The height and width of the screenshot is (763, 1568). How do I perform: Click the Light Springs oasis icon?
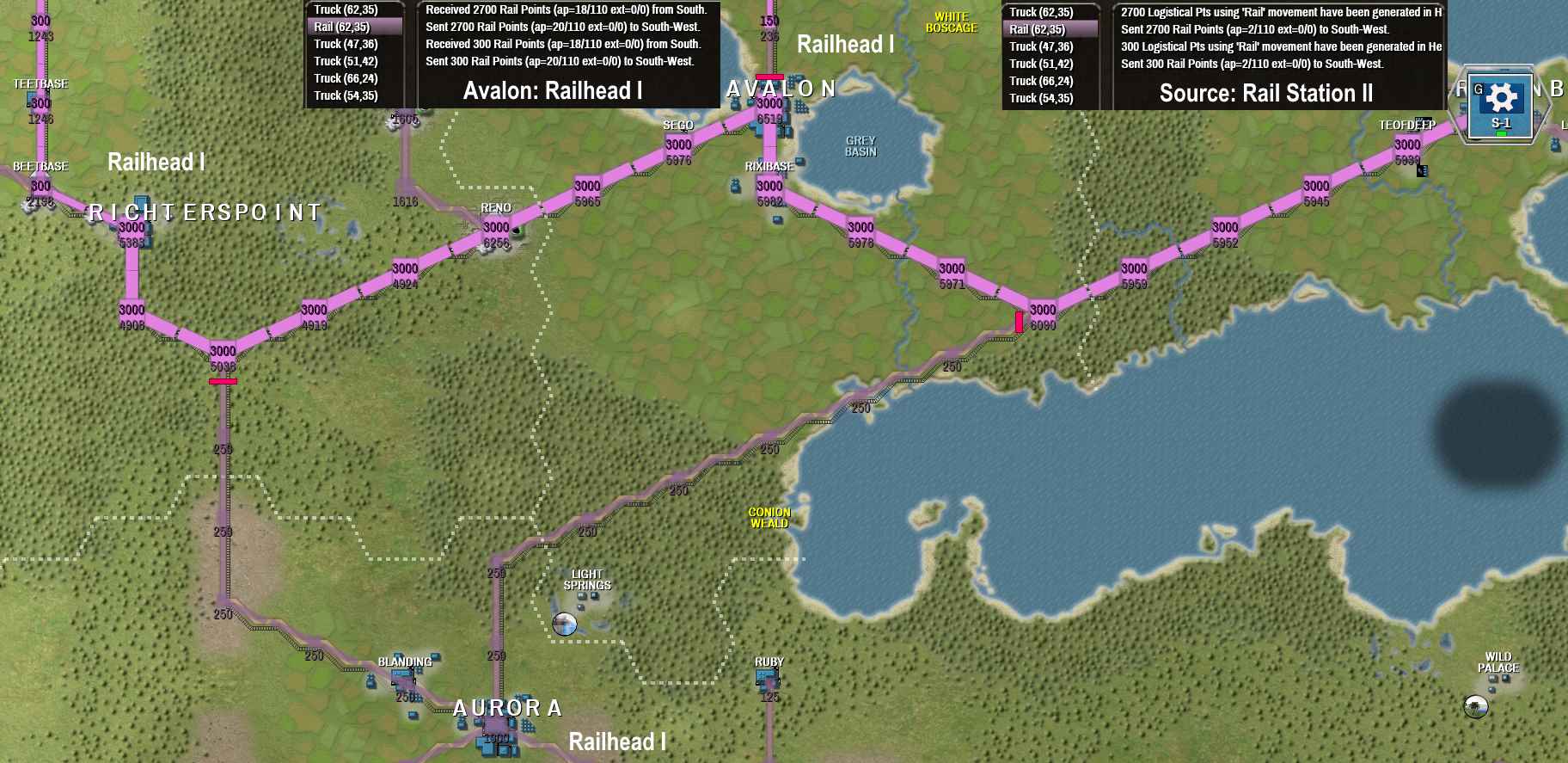coord(565,624)
